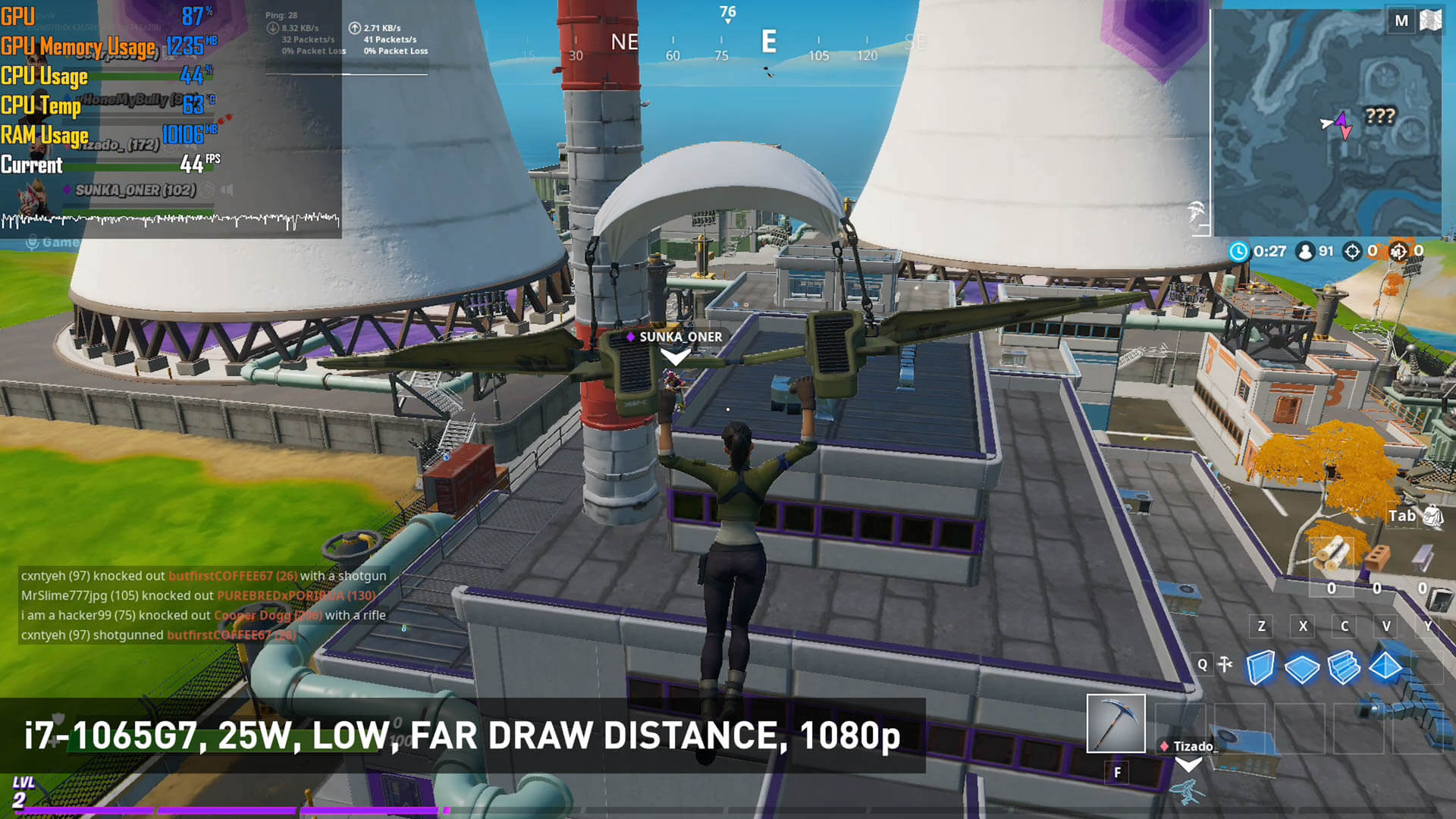Select the metal material
This screenshot has width=1456, height=819.
(1423, 557)
